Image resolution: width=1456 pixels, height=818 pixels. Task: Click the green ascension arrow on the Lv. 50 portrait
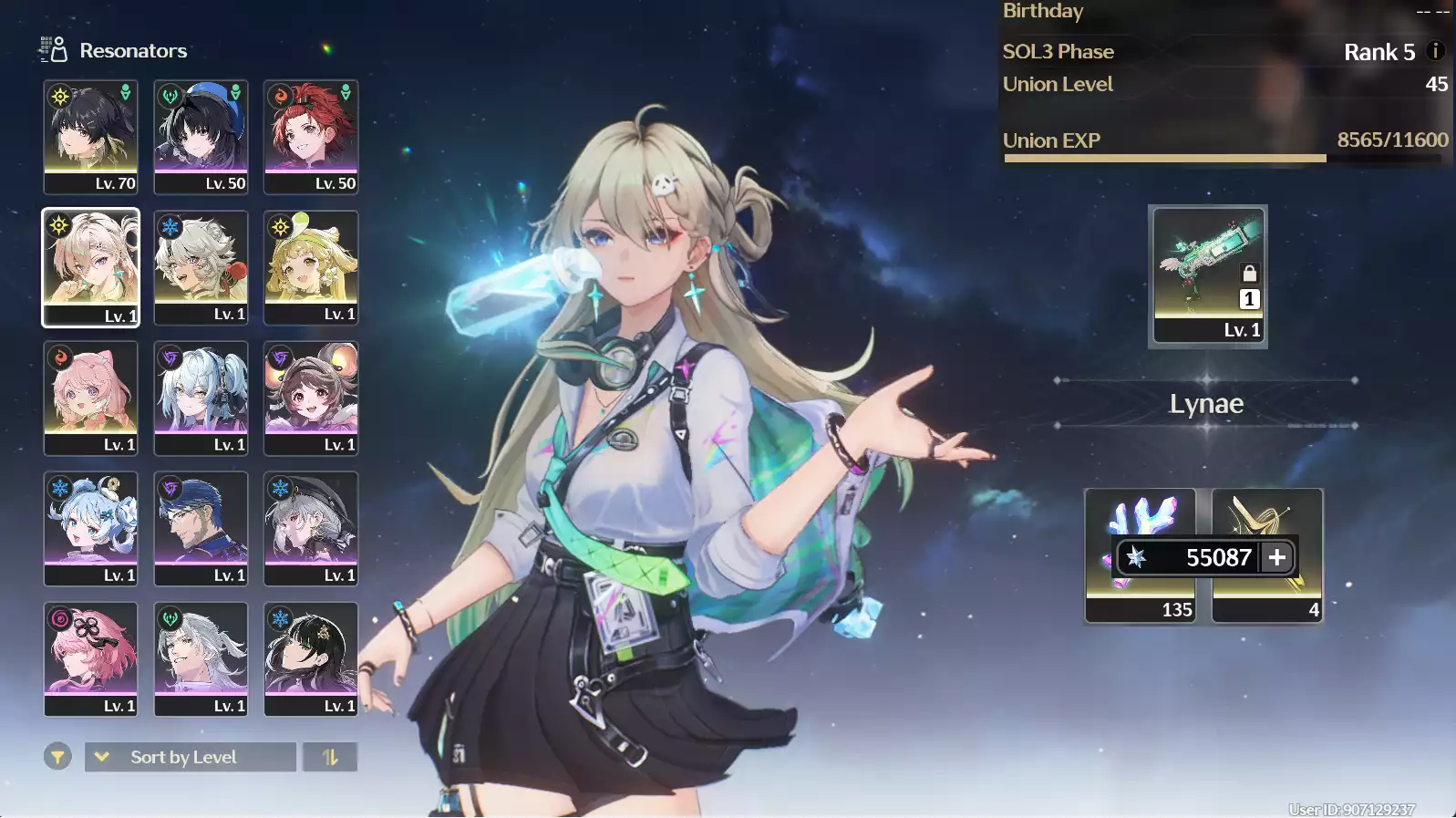tap(236, 90)
